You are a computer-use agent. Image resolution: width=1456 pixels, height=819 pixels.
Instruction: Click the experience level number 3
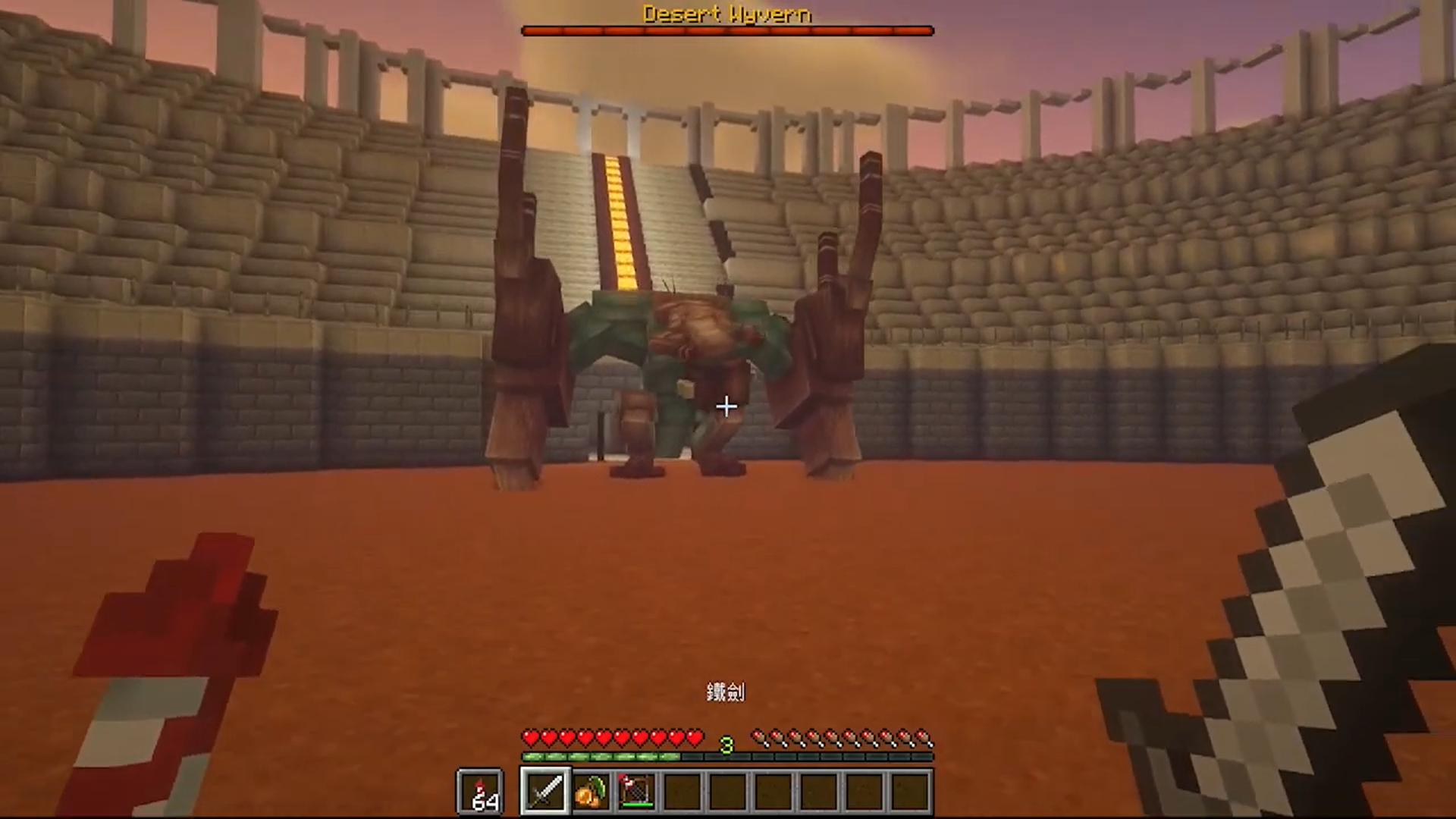(x=727, y=746)
